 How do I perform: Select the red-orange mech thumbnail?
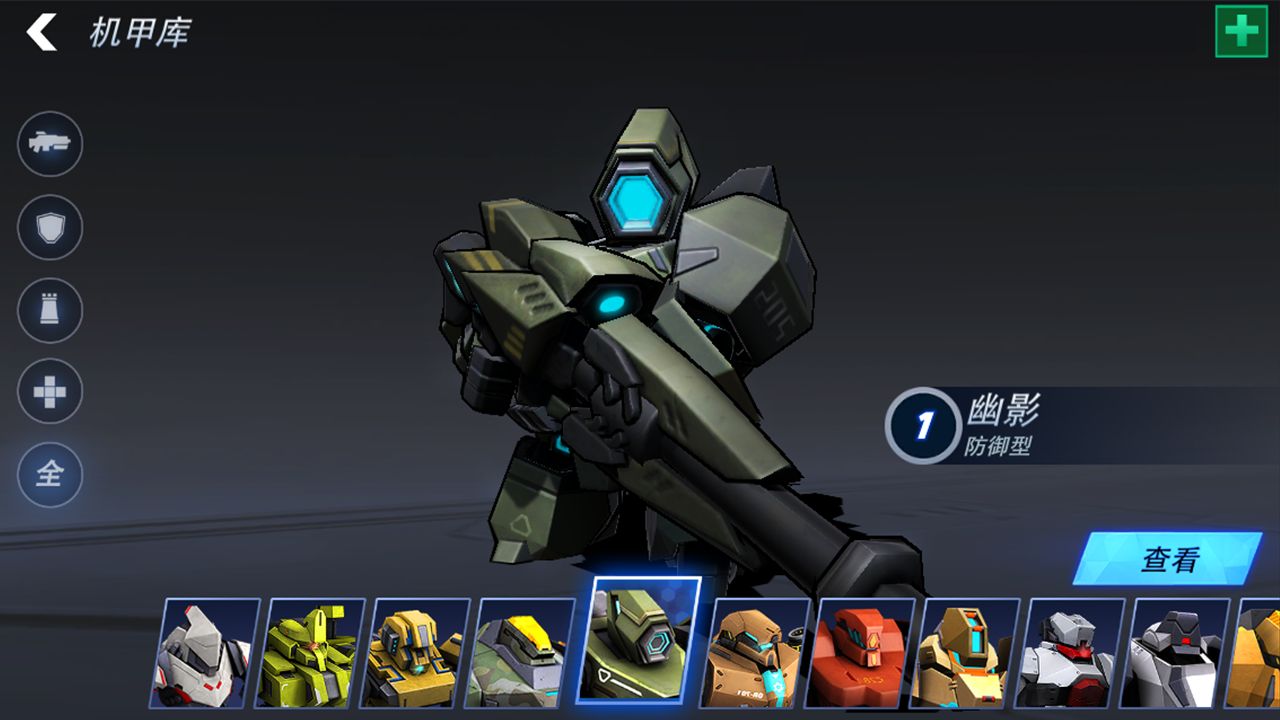point(864,653)
